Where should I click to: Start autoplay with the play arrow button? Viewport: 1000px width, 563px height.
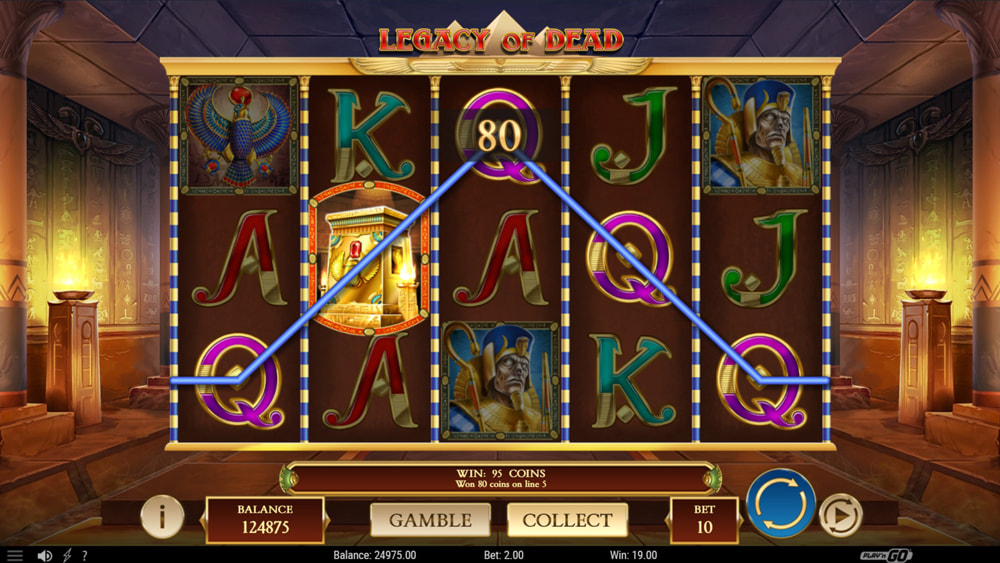840,516
